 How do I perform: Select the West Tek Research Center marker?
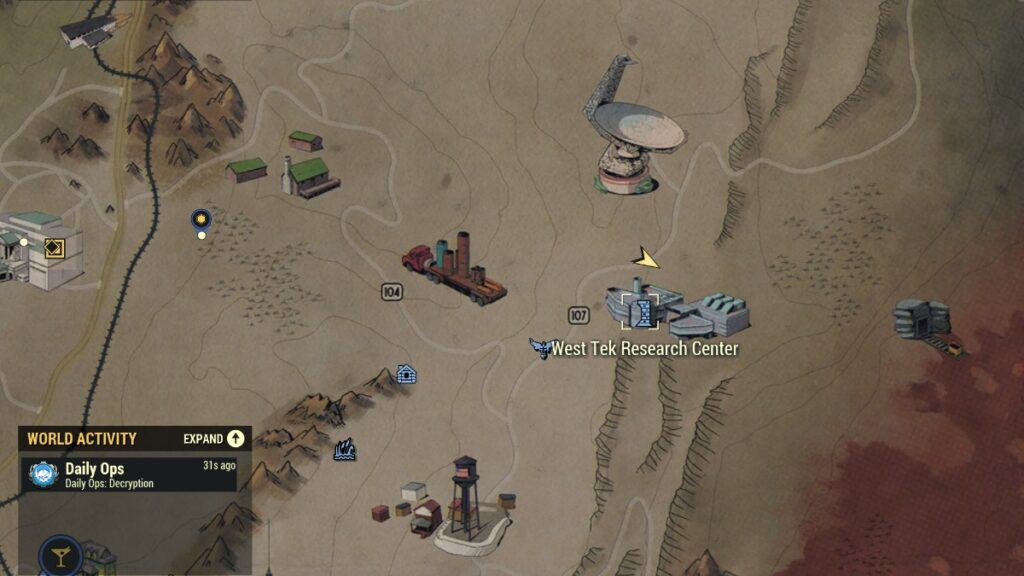(641, 312)
